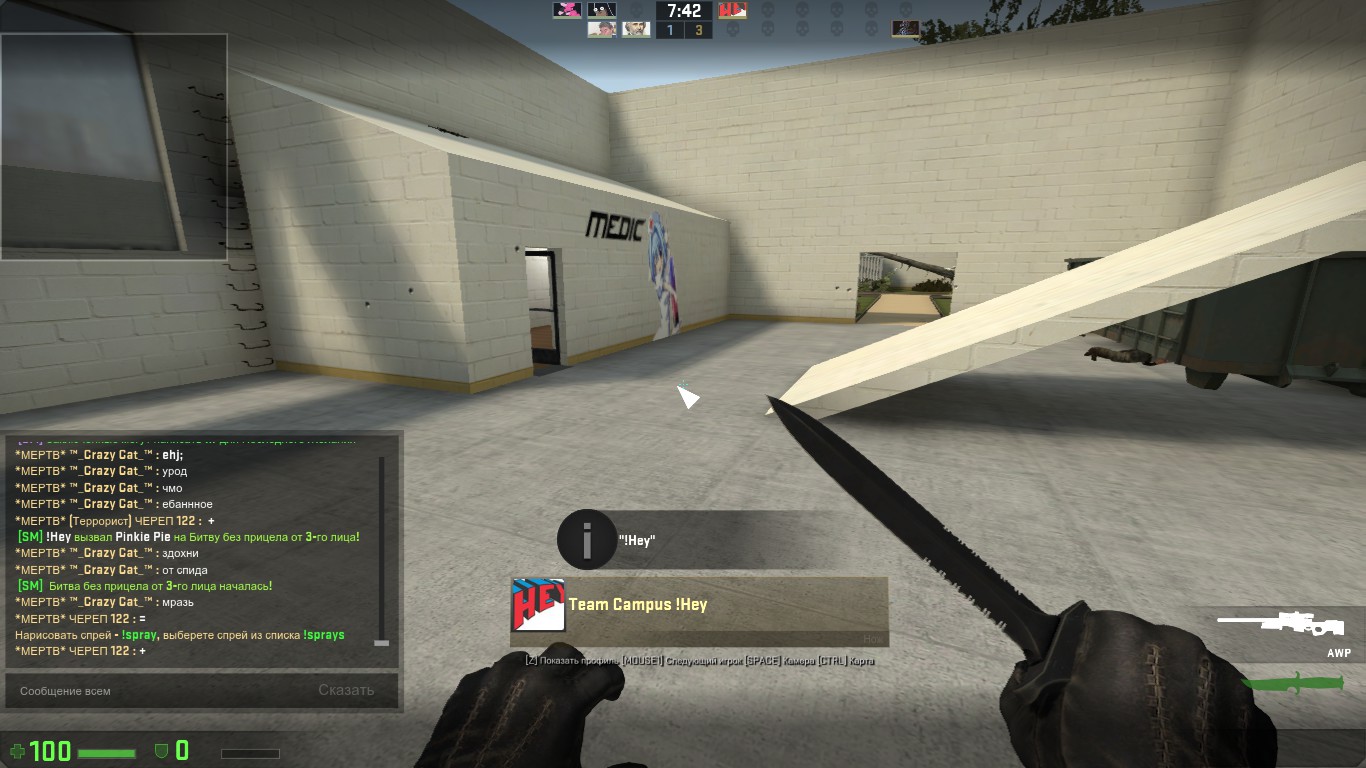This screenshot has height=768, width=1366.
Task: Click the Team Campus !Hey player name
Action: [638, 605]
